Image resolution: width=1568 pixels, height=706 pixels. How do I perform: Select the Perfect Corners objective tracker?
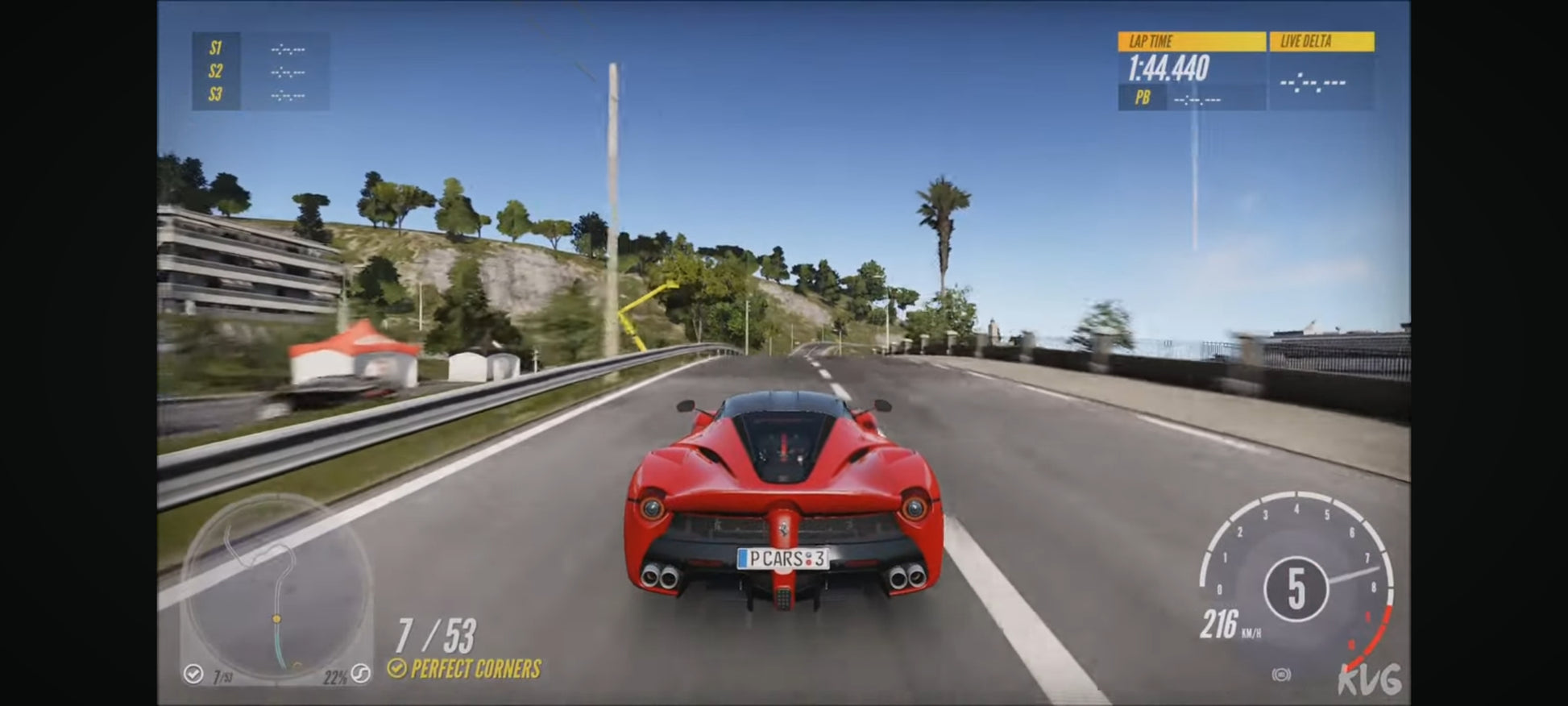click(x=466, y=668)
